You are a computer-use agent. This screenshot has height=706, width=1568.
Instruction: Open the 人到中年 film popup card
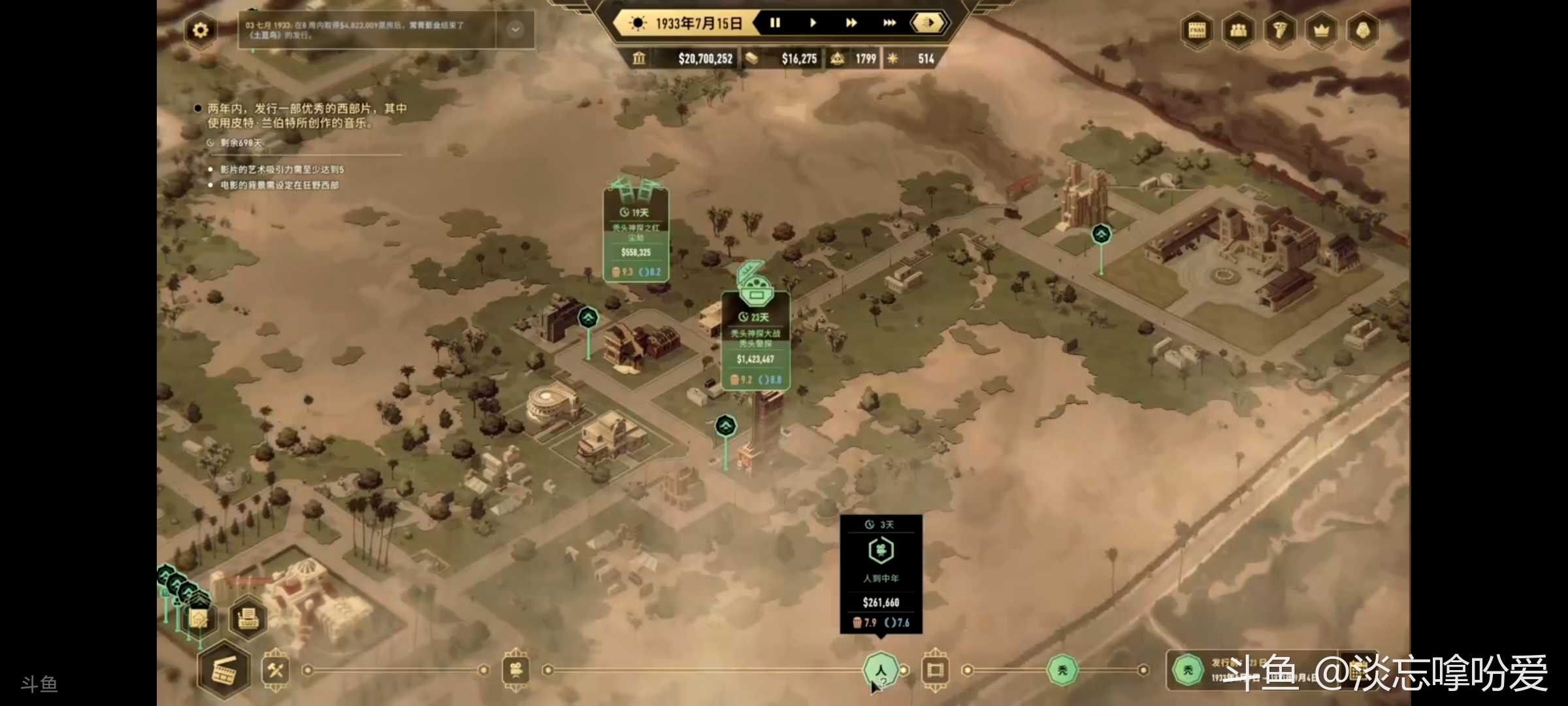click(881, 574)
